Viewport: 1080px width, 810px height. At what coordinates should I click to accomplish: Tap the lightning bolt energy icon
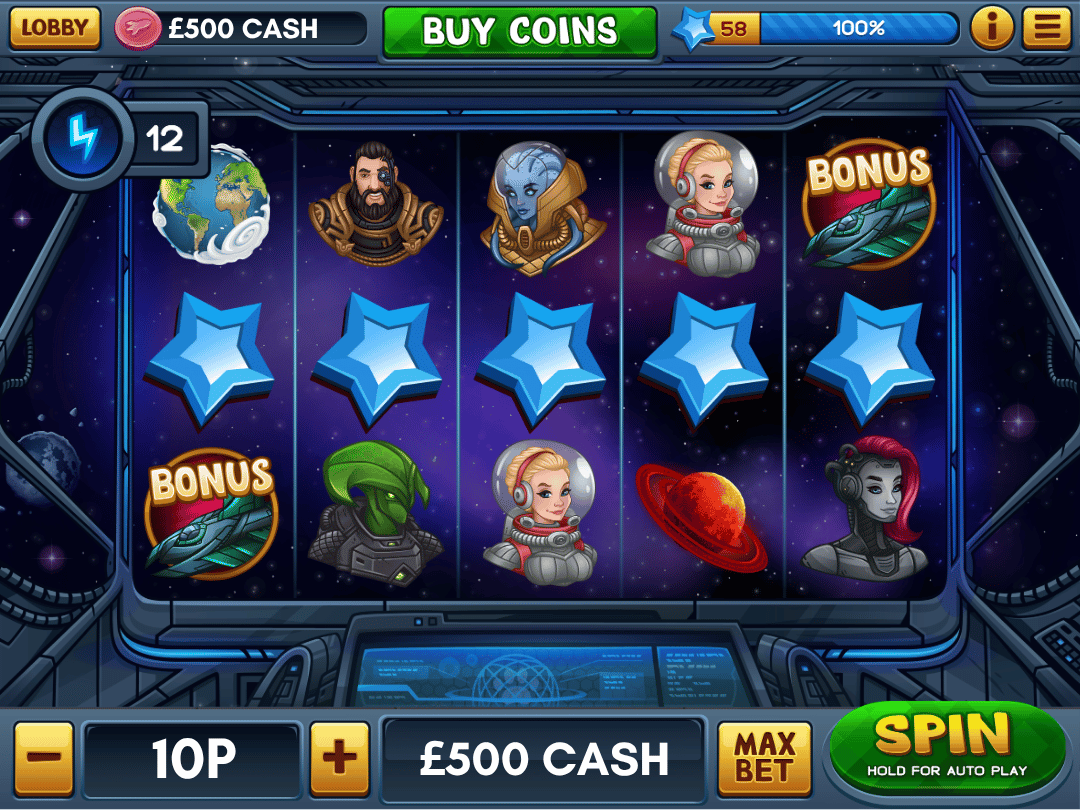click(x=84, y=138)
